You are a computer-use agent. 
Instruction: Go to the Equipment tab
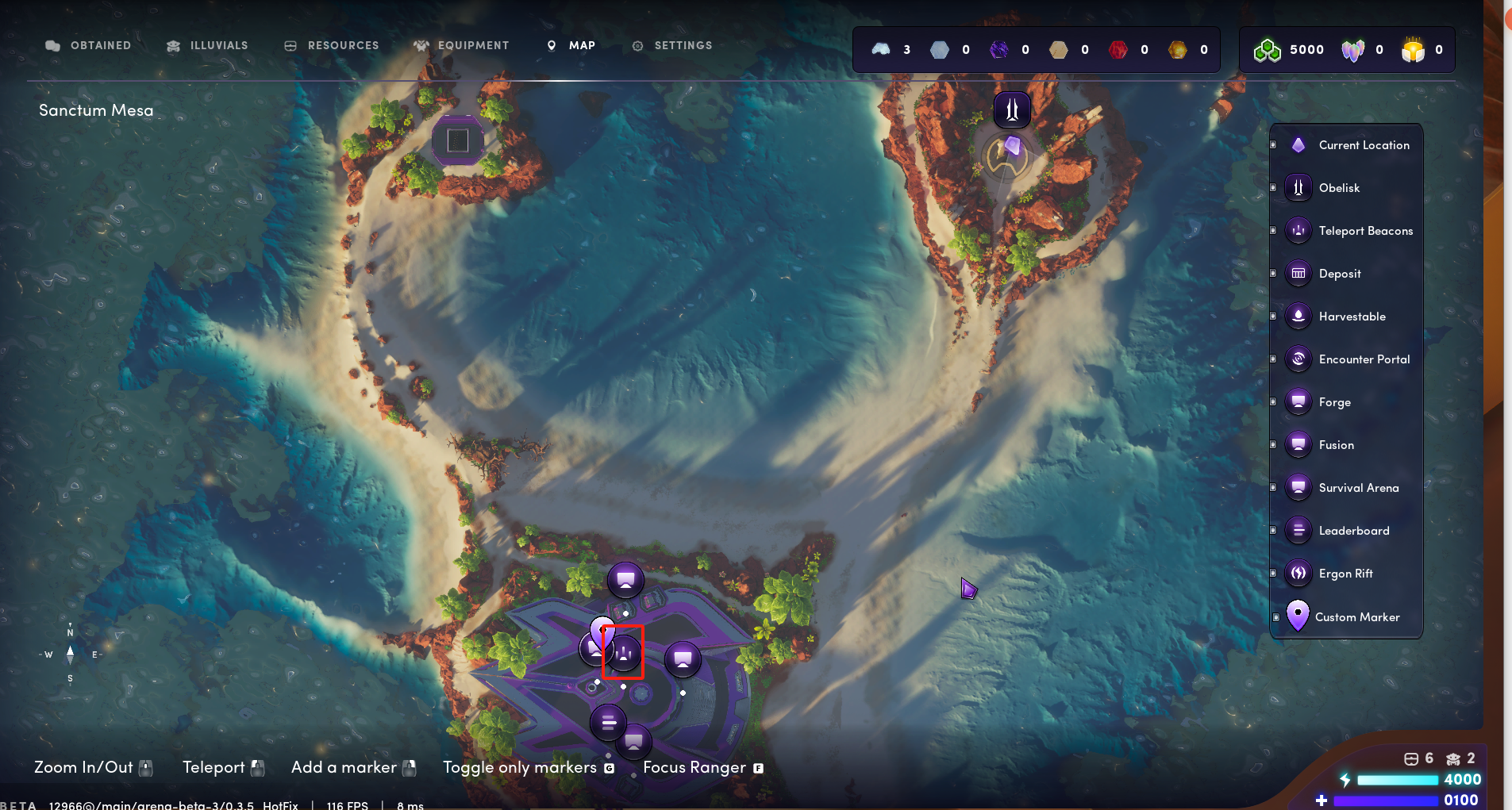(x=461, y=46)
